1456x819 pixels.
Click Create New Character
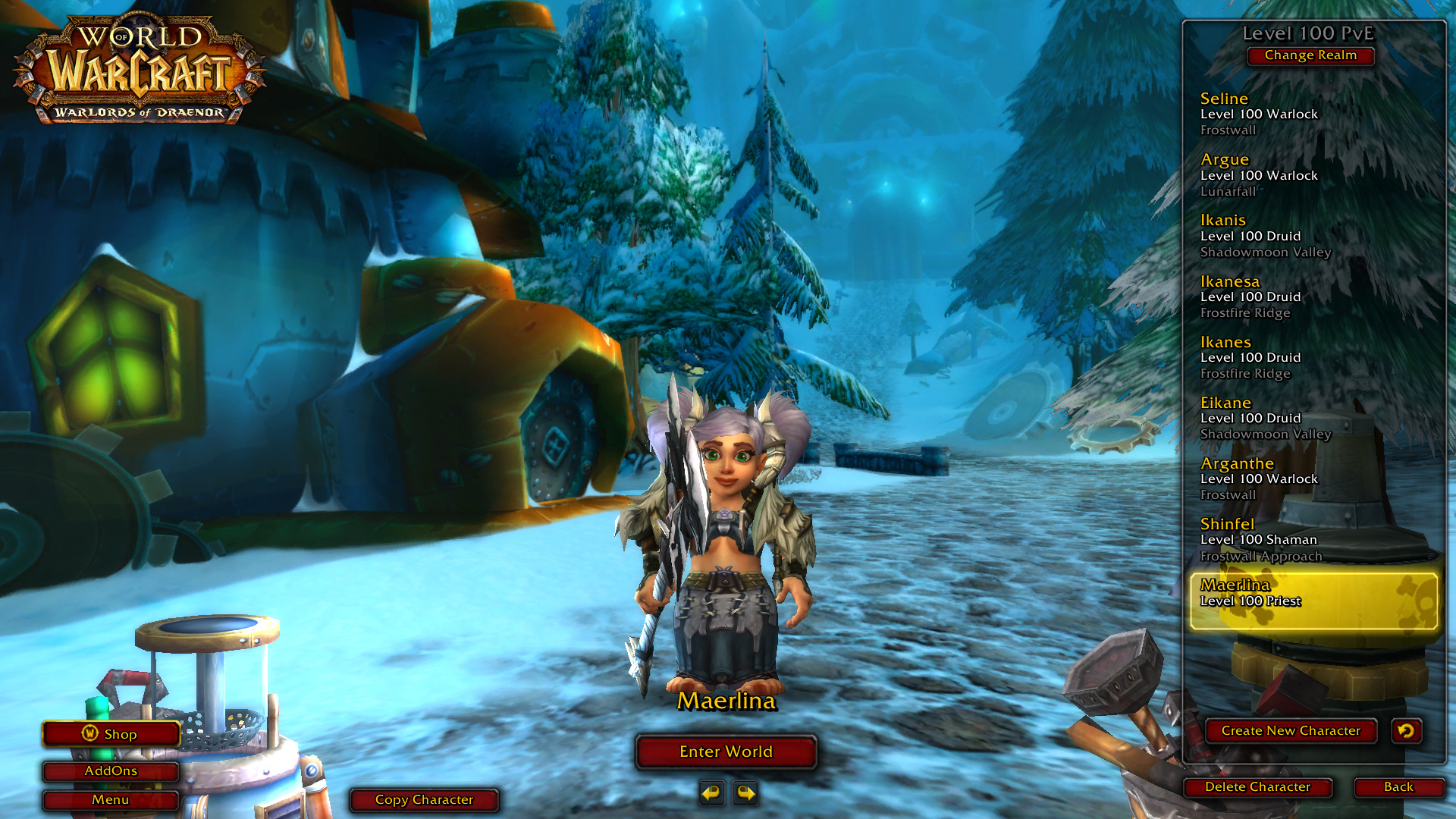click(1291, 731)
